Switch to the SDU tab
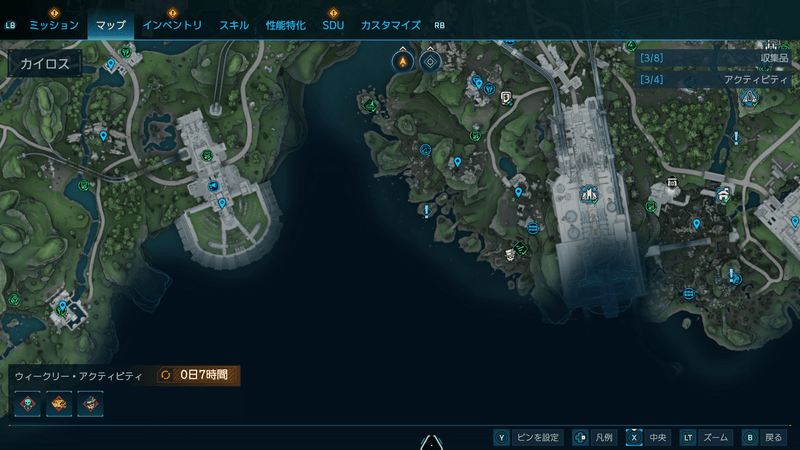Viewport: 800px width, 450px height. (333, 25)
